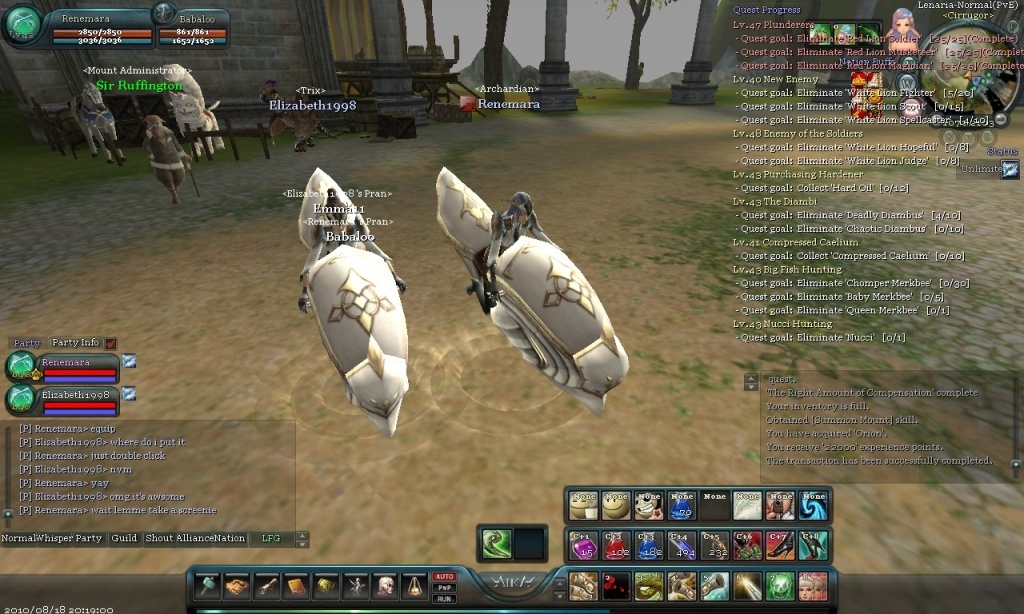Open the handshake menu icon

237,586
